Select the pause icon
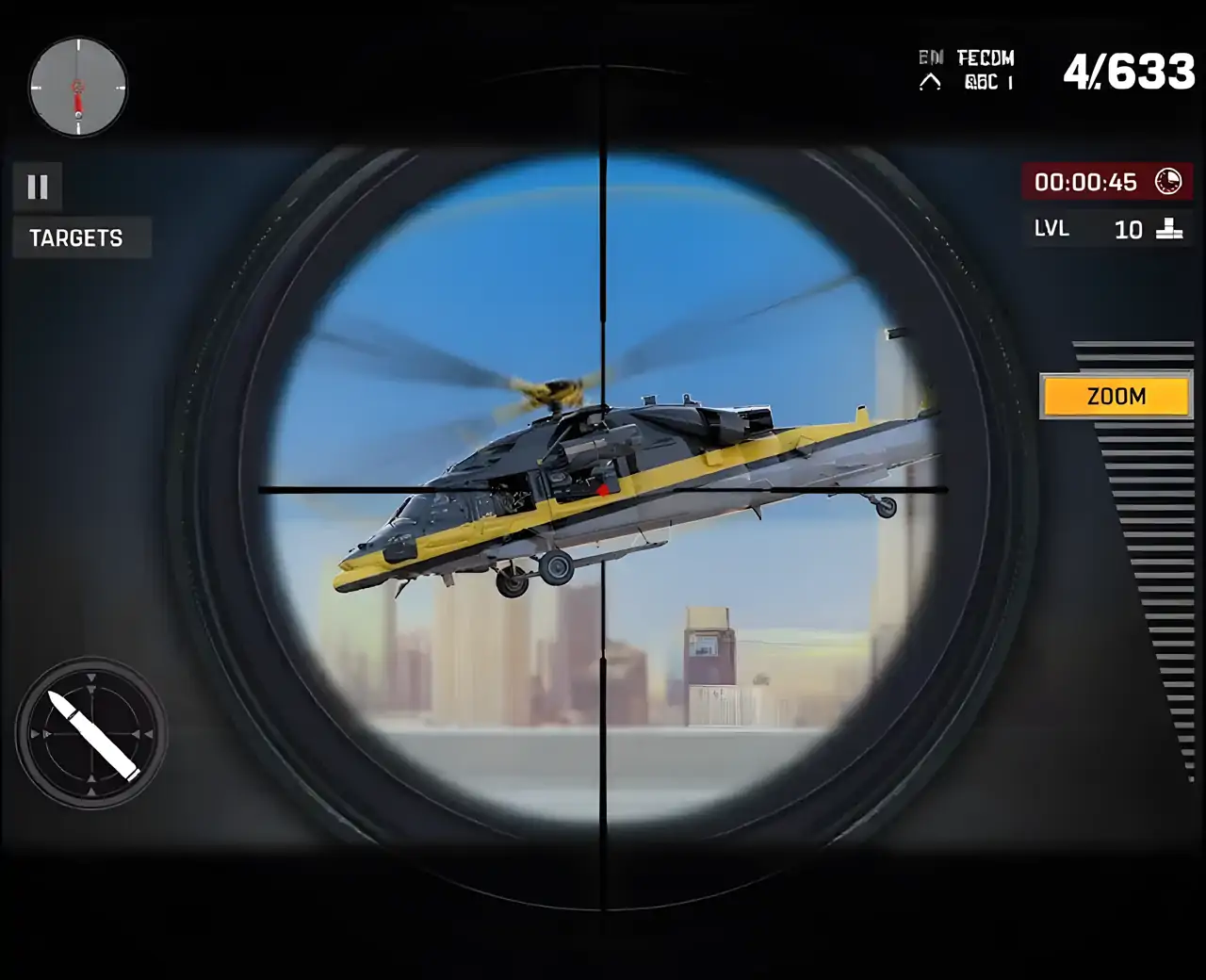The image size is (1206, 980). click(37, 186)
